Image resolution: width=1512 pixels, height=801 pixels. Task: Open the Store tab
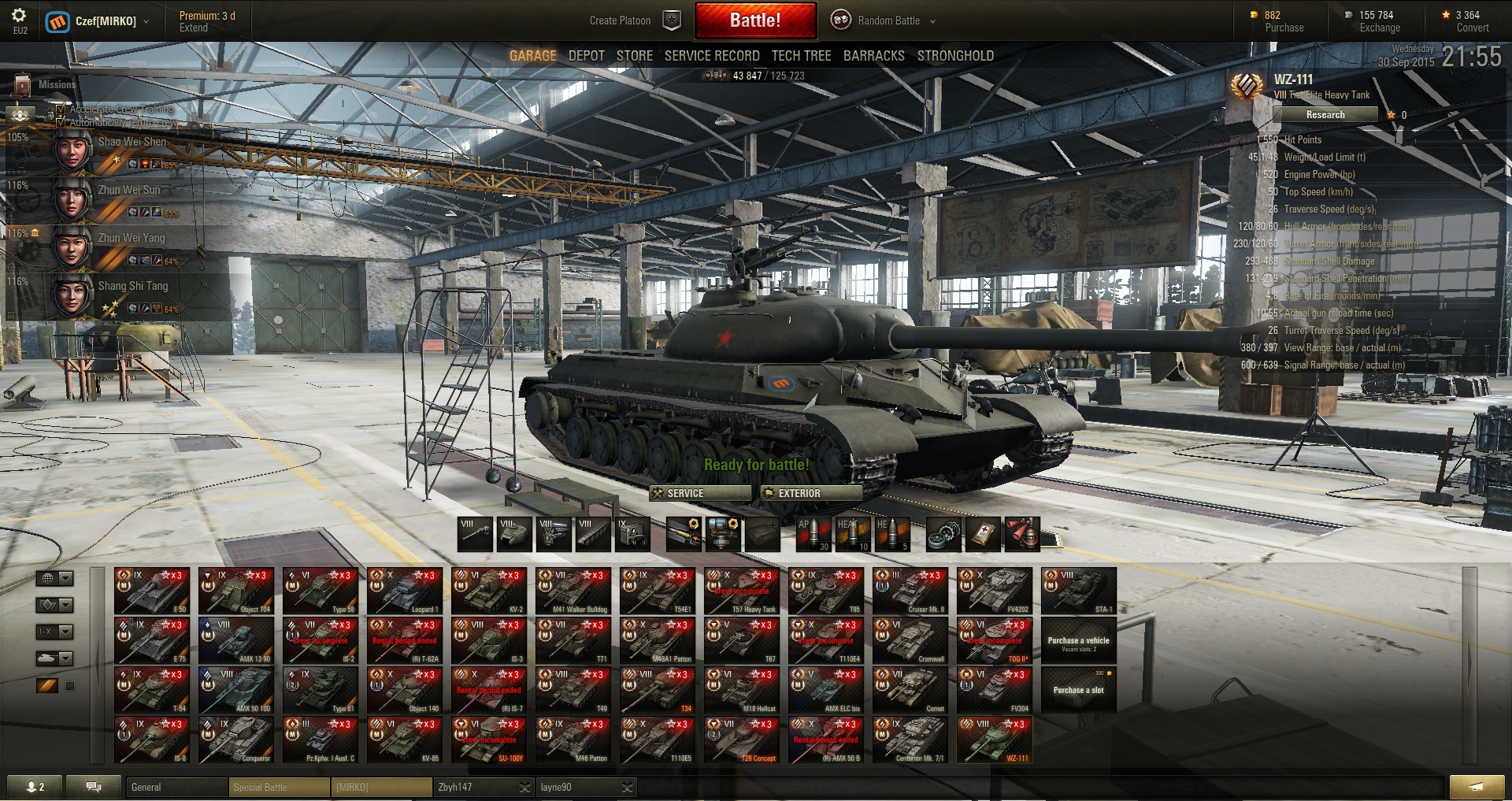click(x=634, y=56)
